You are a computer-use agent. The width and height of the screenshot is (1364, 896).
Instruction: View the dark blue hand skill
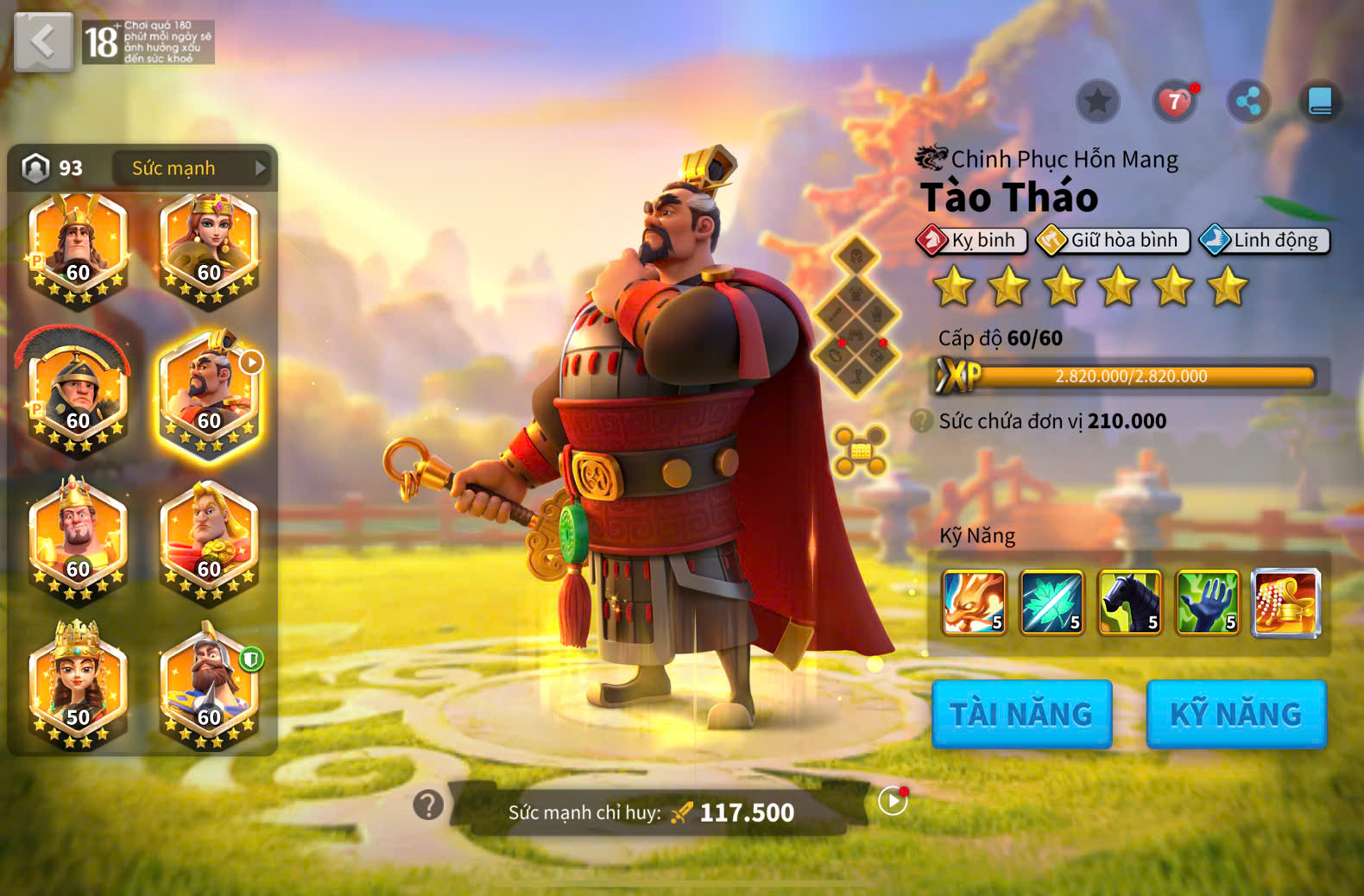[x=1208, y=602]
